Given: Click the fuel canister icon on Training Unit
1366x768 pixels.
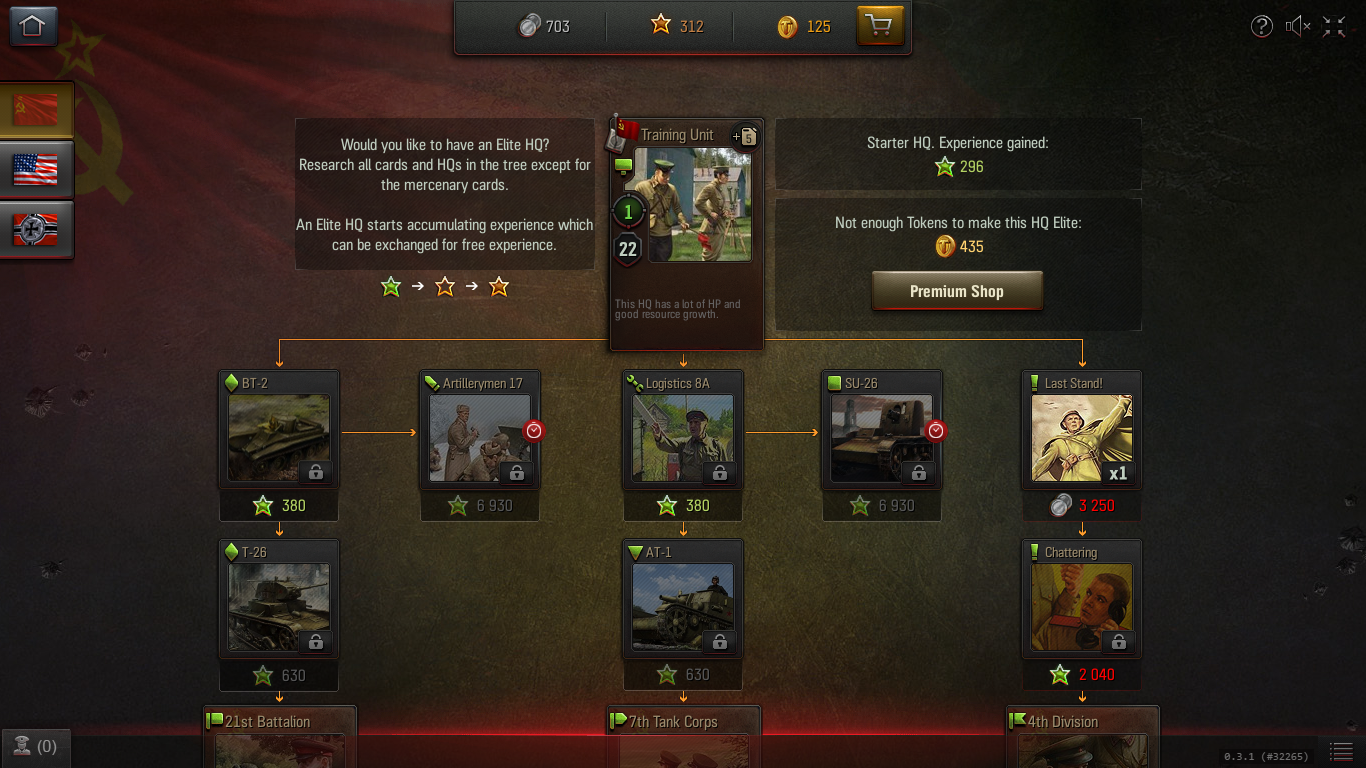Looking at the screenshot, I should [747, 137].
